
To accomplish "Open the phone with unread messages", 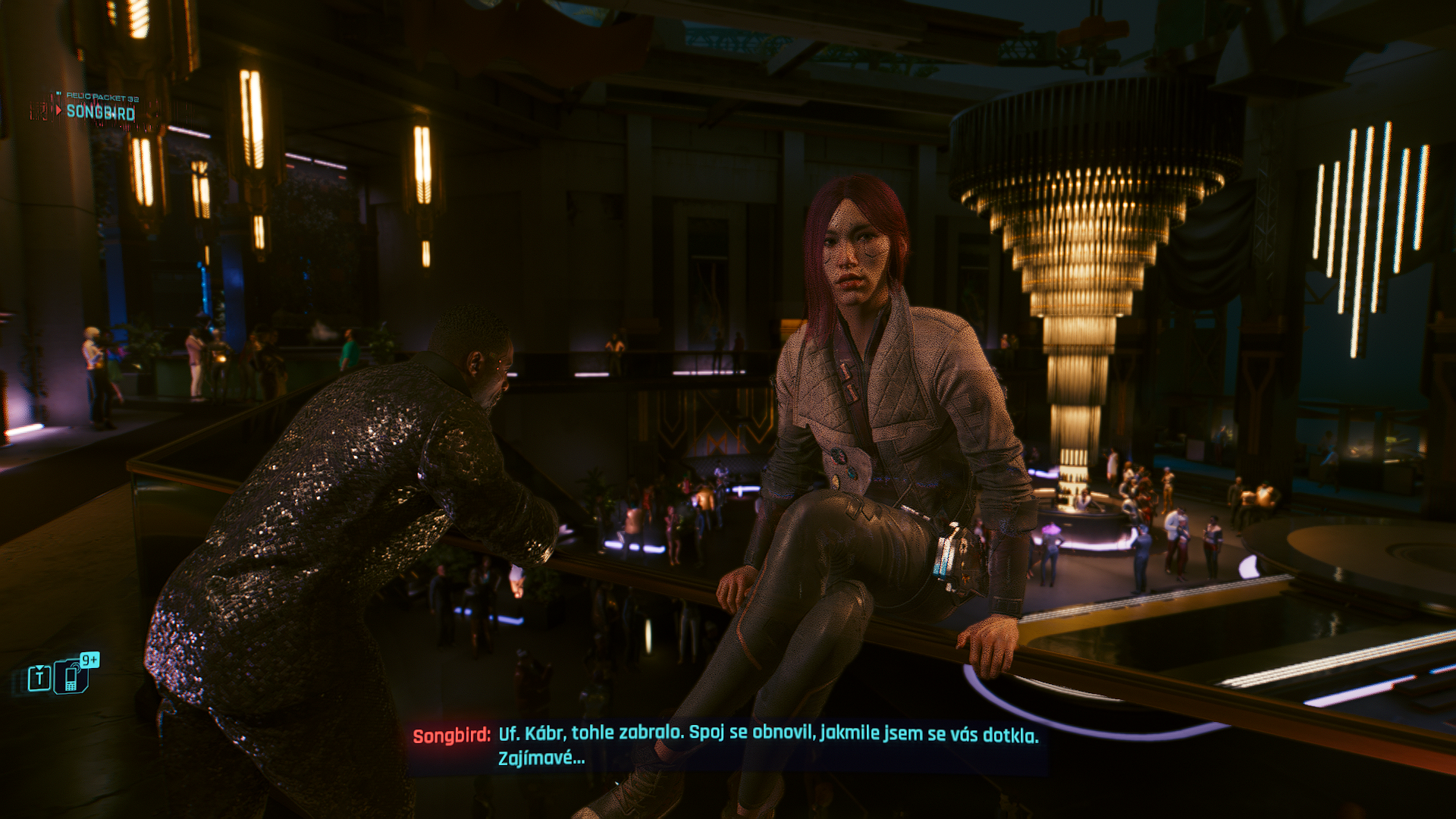I will [73, 676].
